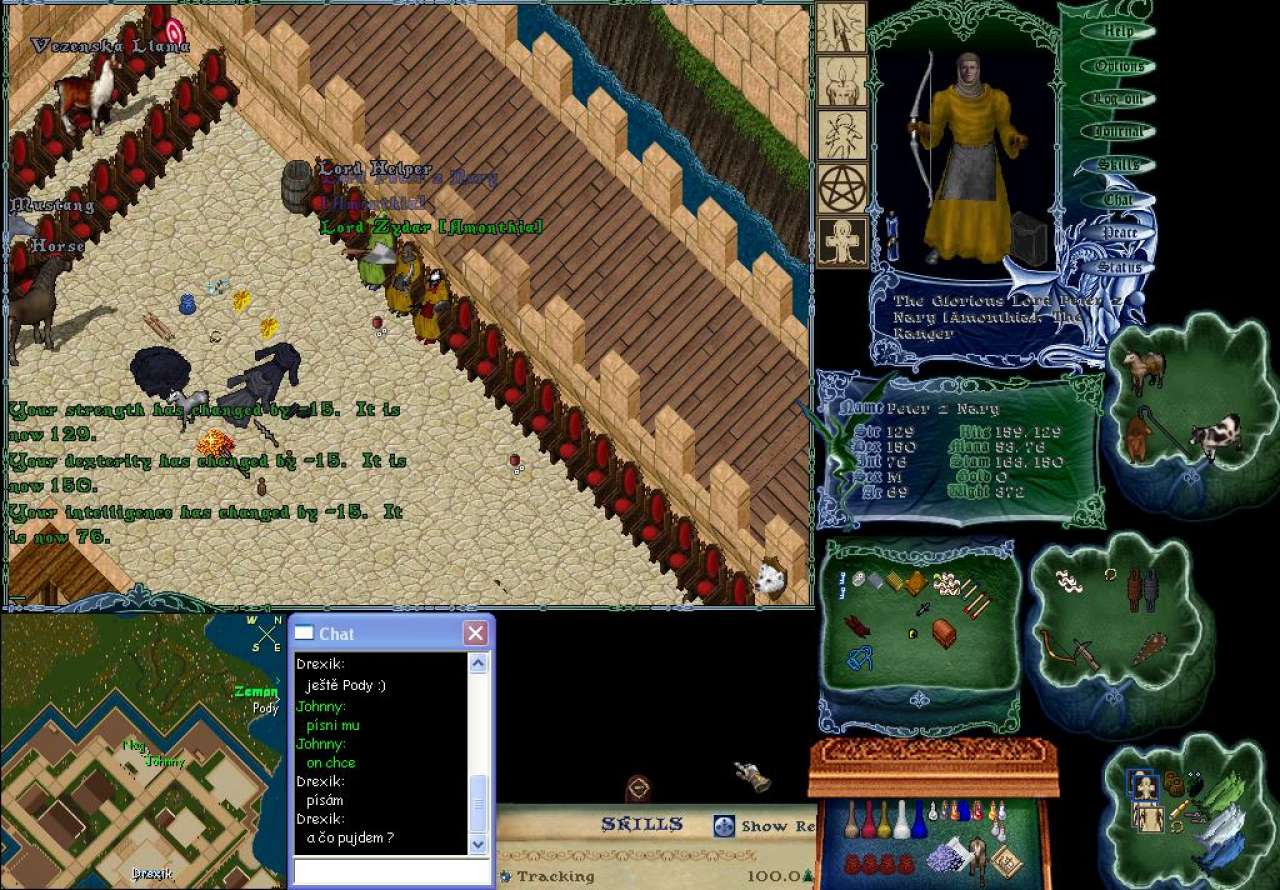
Task: Open the Options menu
Action: click(x=1118, y=66)
